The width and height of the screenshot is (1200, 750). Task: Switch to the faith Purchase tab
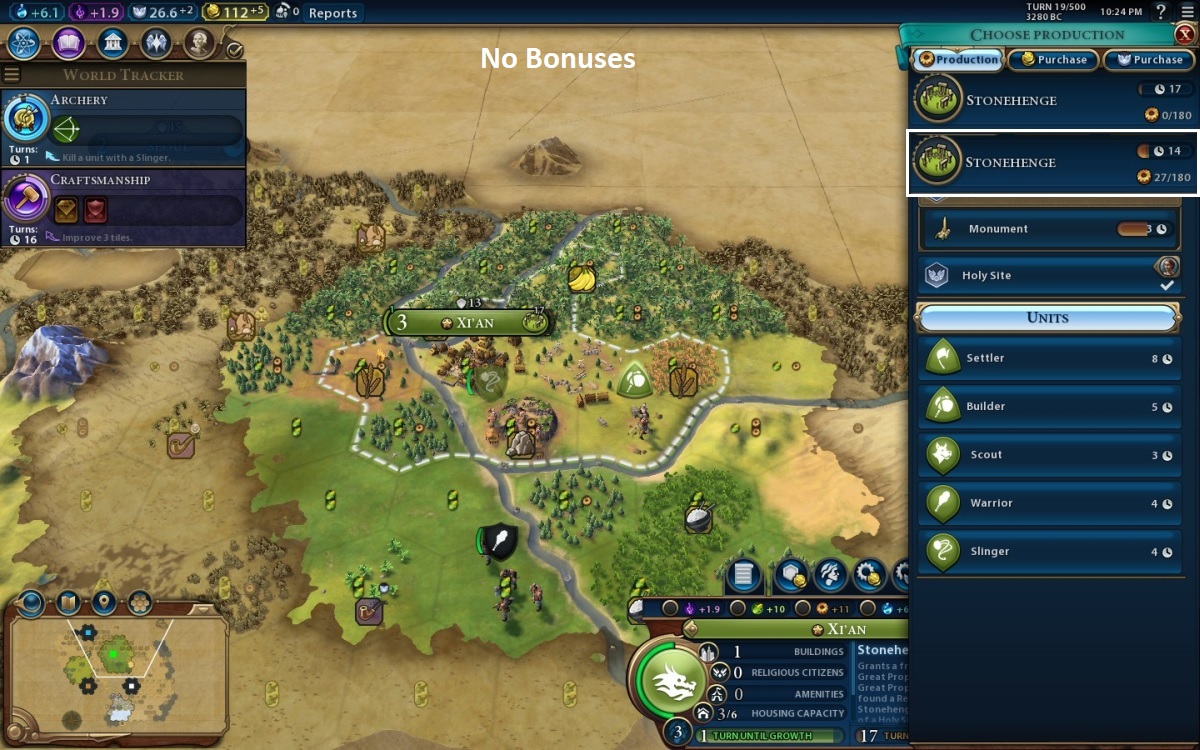(1149, 60)
